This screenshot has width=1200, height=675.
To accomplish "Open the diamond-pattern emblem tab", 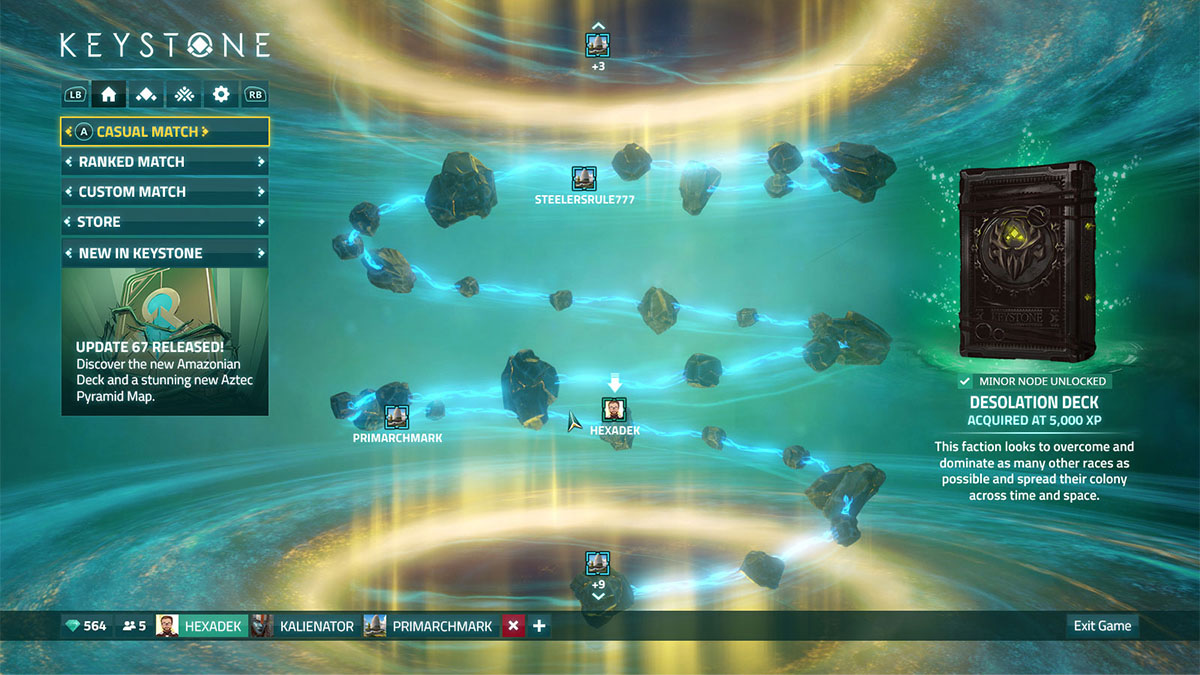I will tap(183, 95).
